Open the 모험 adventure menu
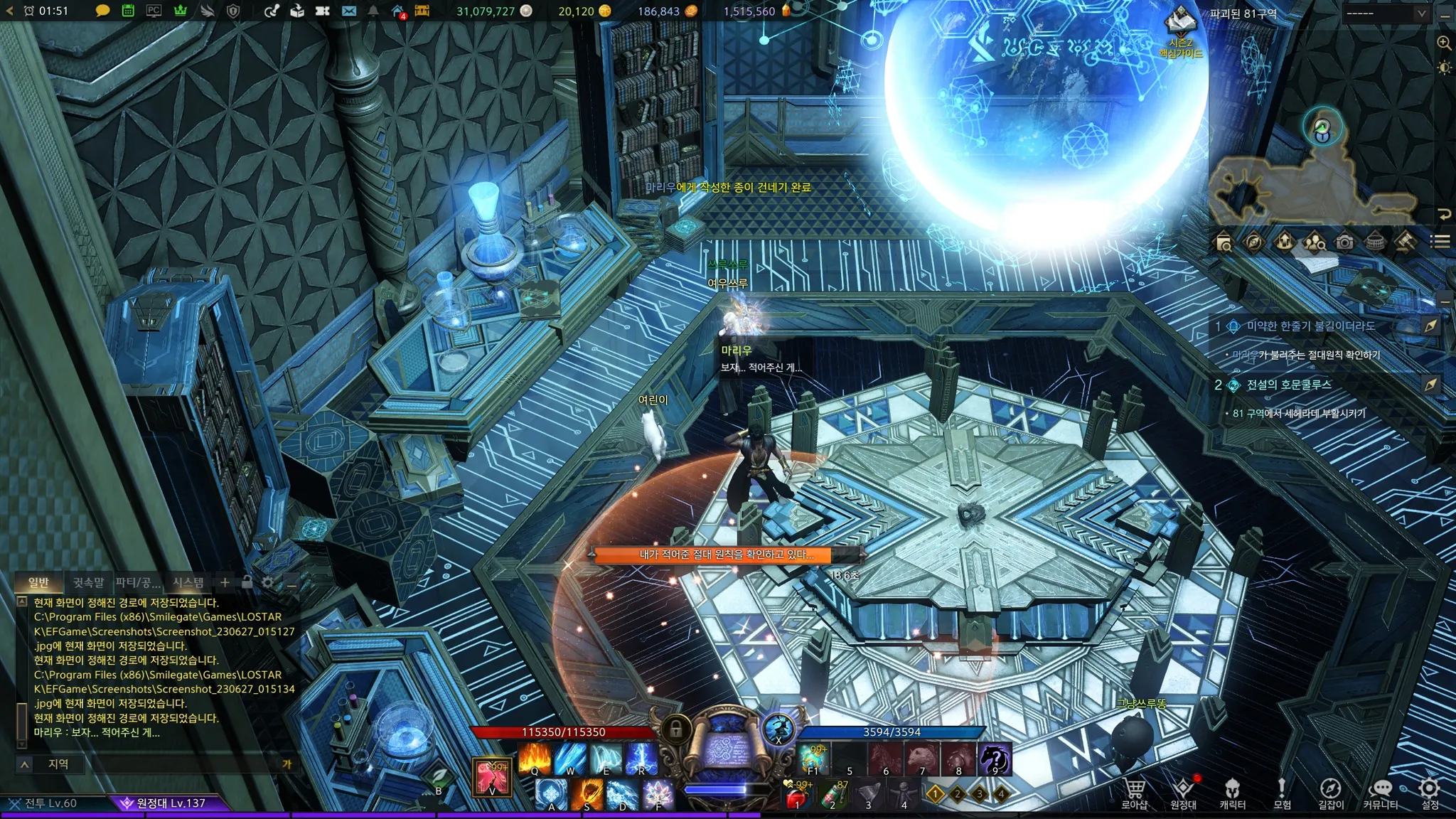 [1282, 792]
